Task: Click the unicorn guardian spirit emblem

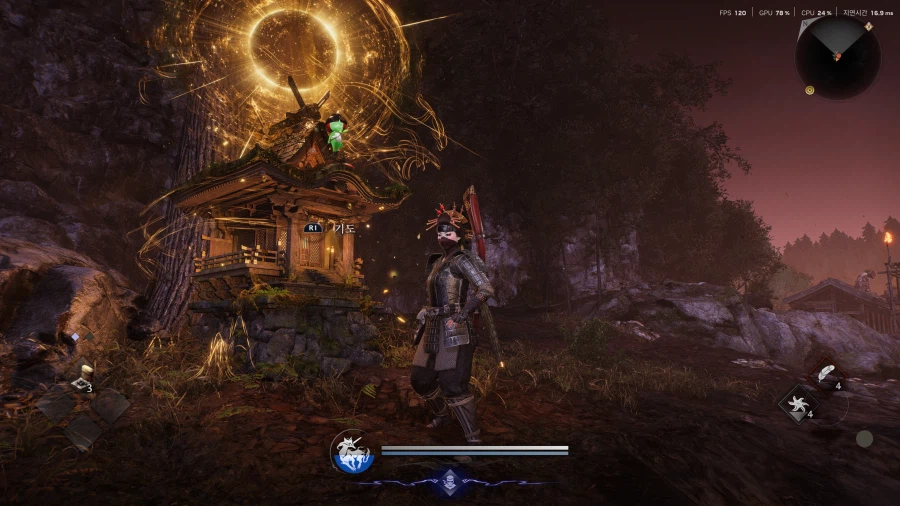Action: click(x=352, y=452)
